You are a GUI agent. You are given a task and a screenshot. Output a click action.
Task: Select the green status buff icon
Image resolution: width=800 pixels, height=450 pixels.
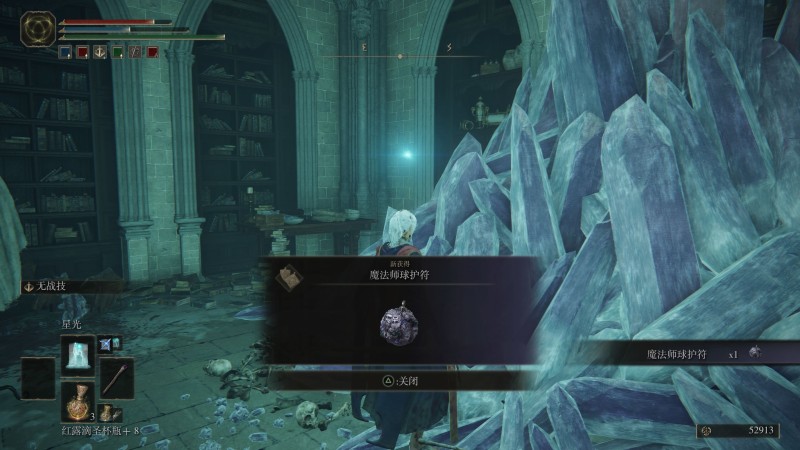(118, 53)
